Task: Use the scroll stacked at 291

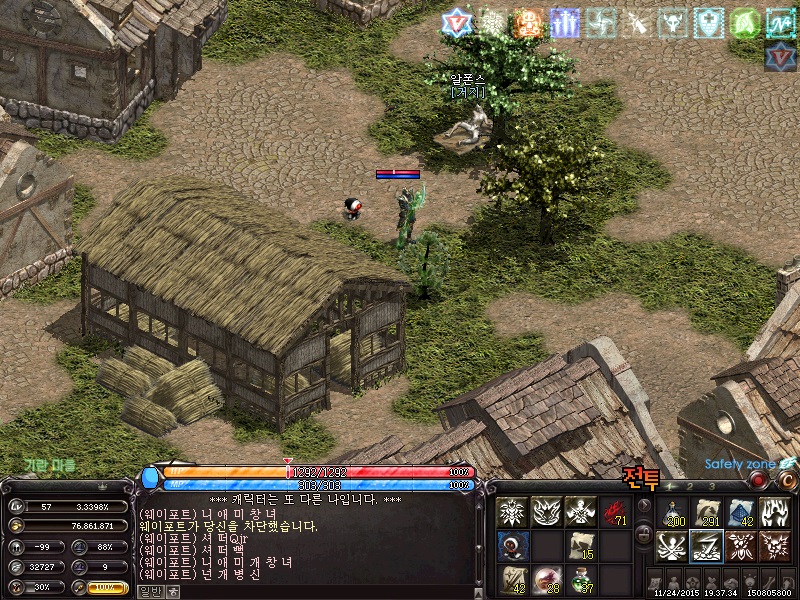Action: [x=707, y=512]
